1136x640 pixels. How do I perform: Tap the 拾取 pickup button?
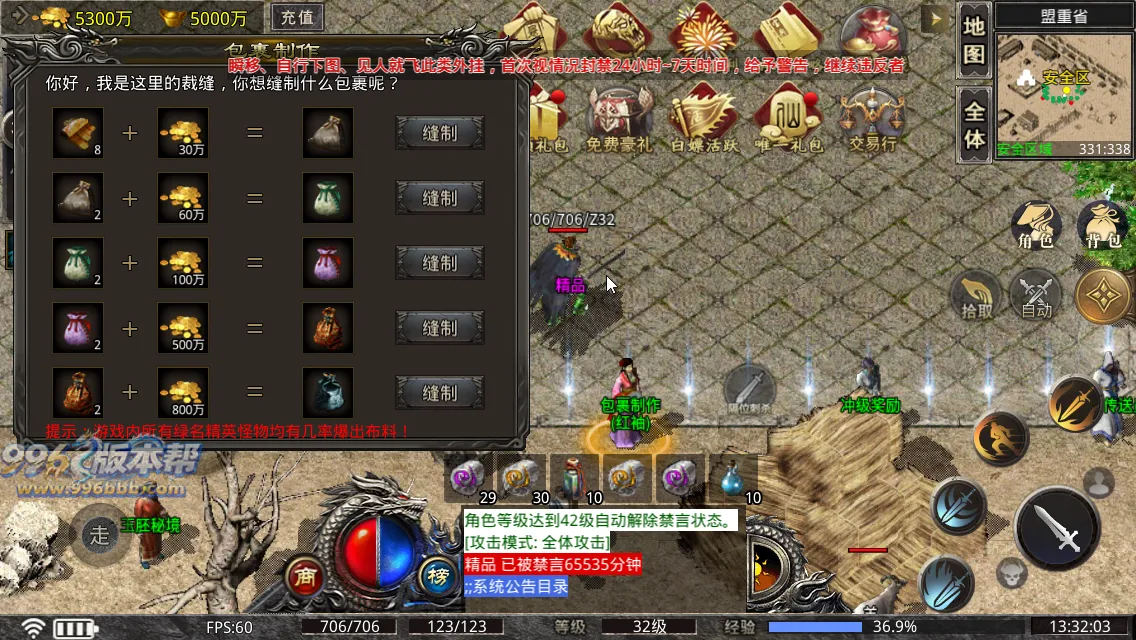pos(977,295)
